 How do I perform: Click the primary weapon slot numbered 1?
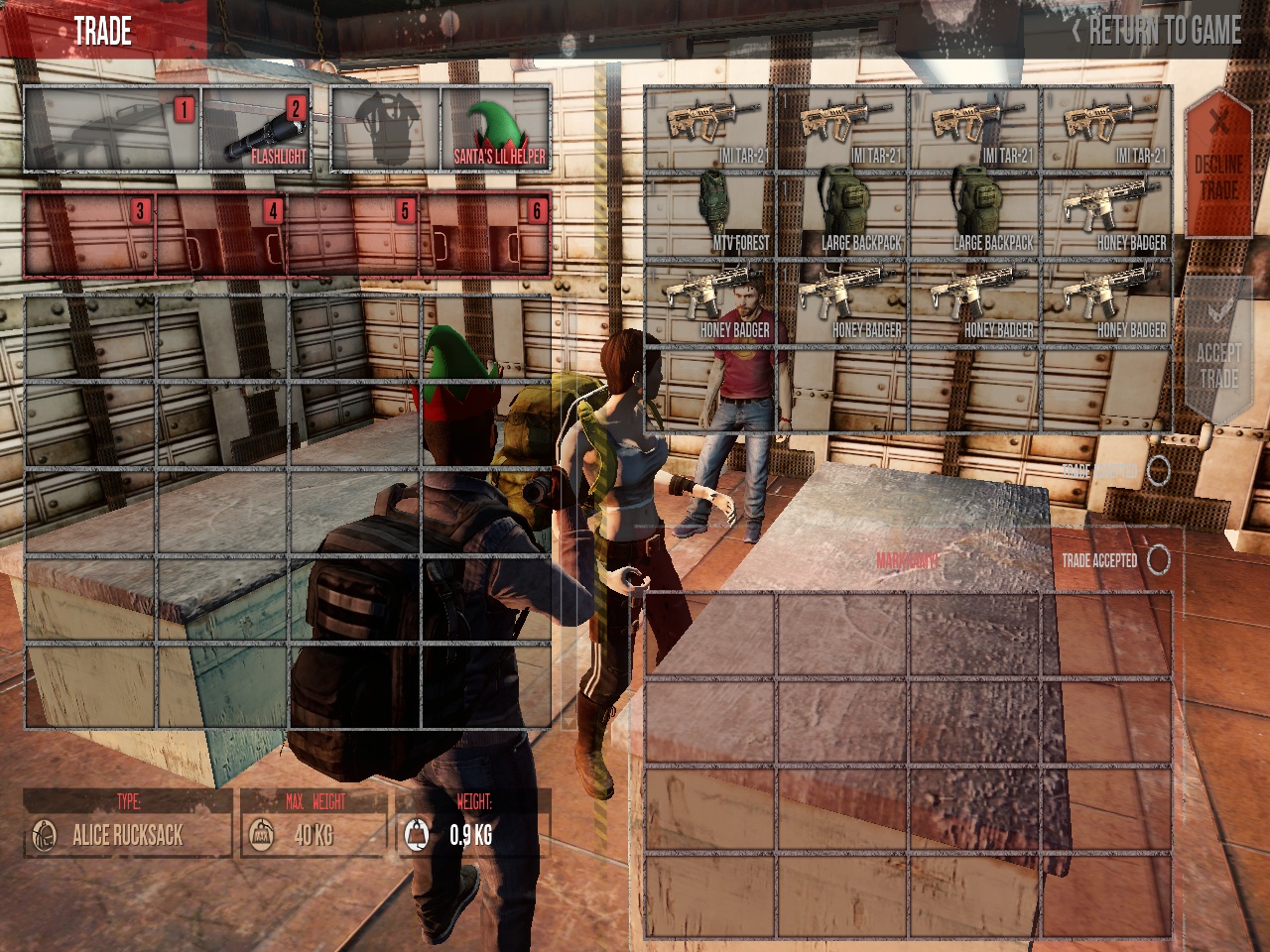112,130
